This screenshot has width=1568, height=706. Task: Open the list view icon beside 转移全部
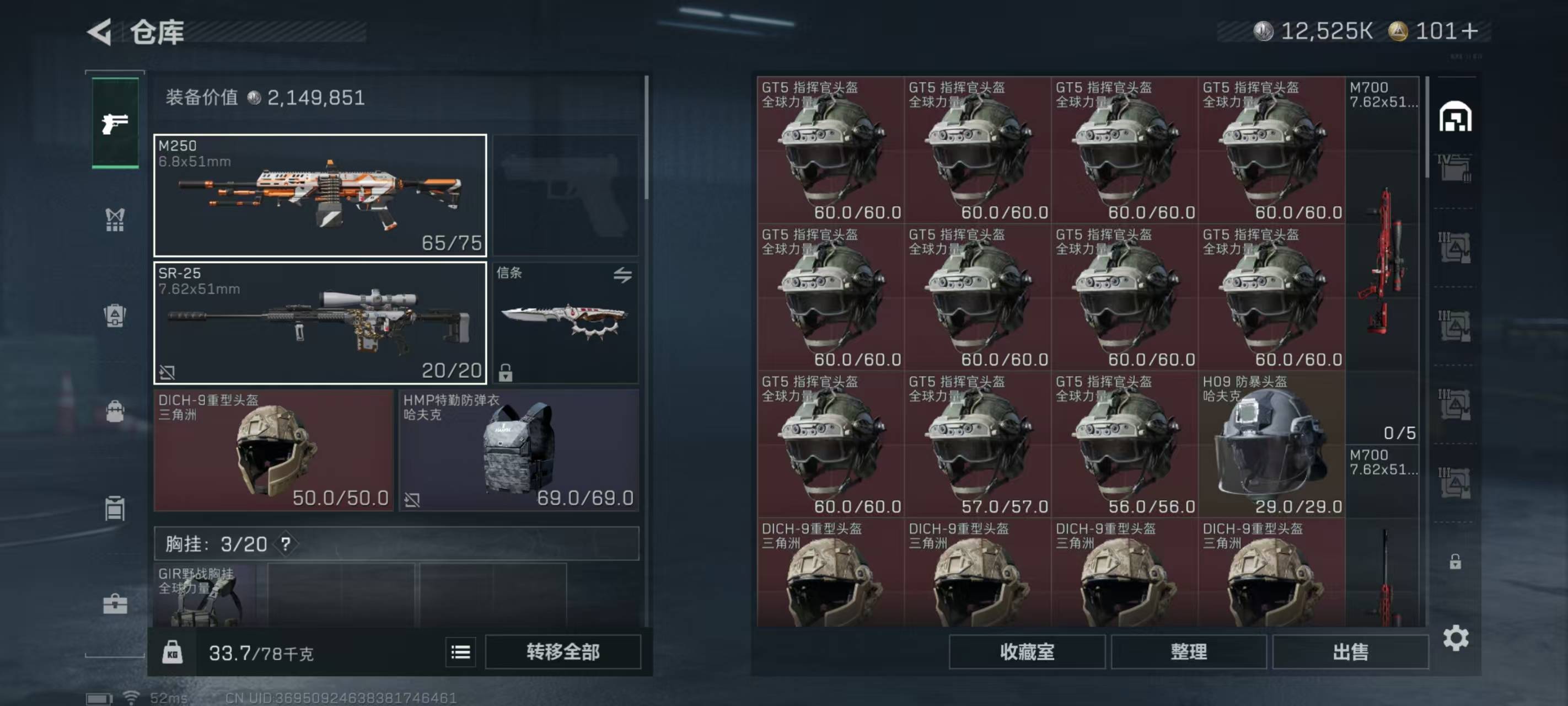click(460, 652)
